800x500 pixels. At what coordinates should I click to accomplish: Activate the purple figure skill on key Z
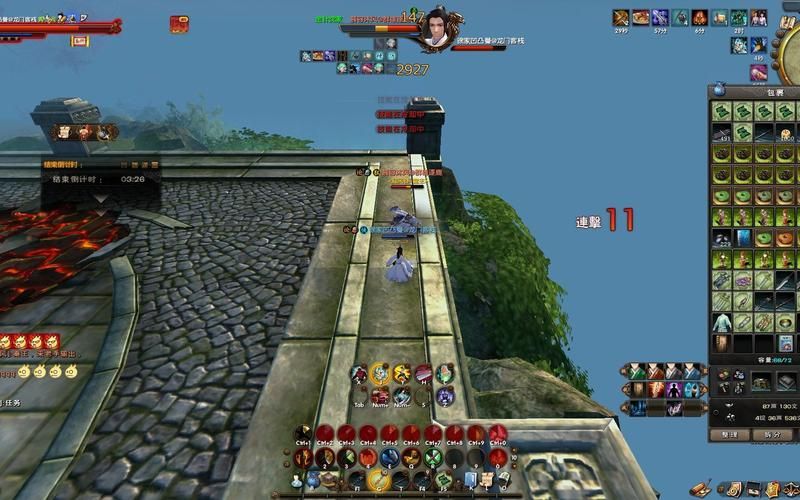(x=446, y=396)
